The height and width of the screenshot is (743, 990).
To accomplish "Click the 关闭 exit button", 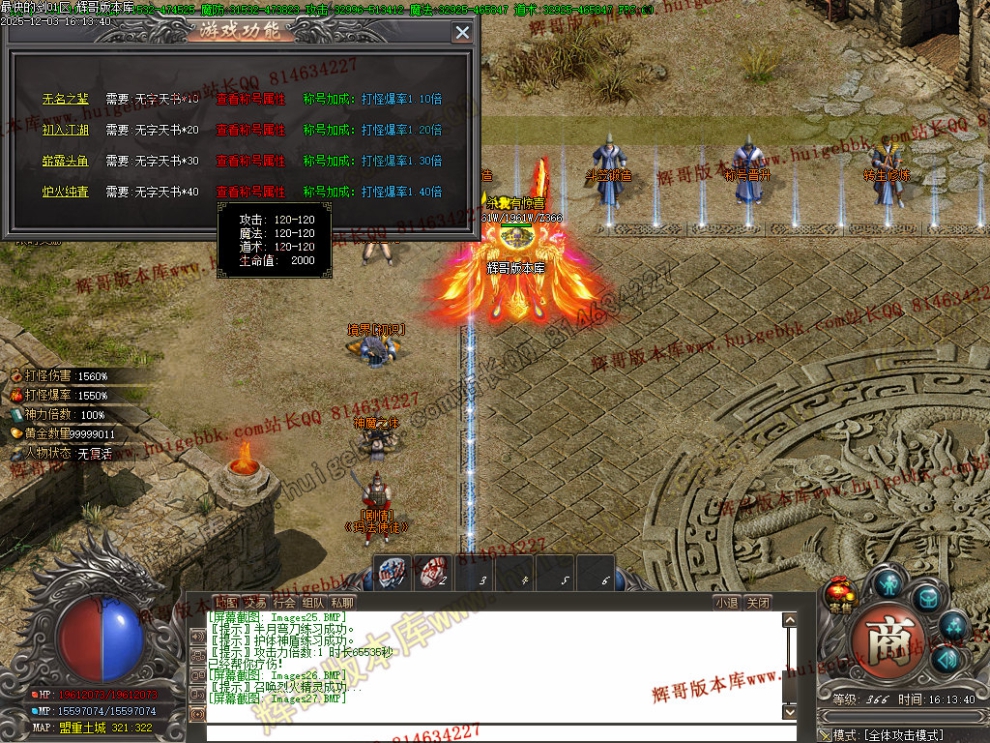I will tap(759, 602).
